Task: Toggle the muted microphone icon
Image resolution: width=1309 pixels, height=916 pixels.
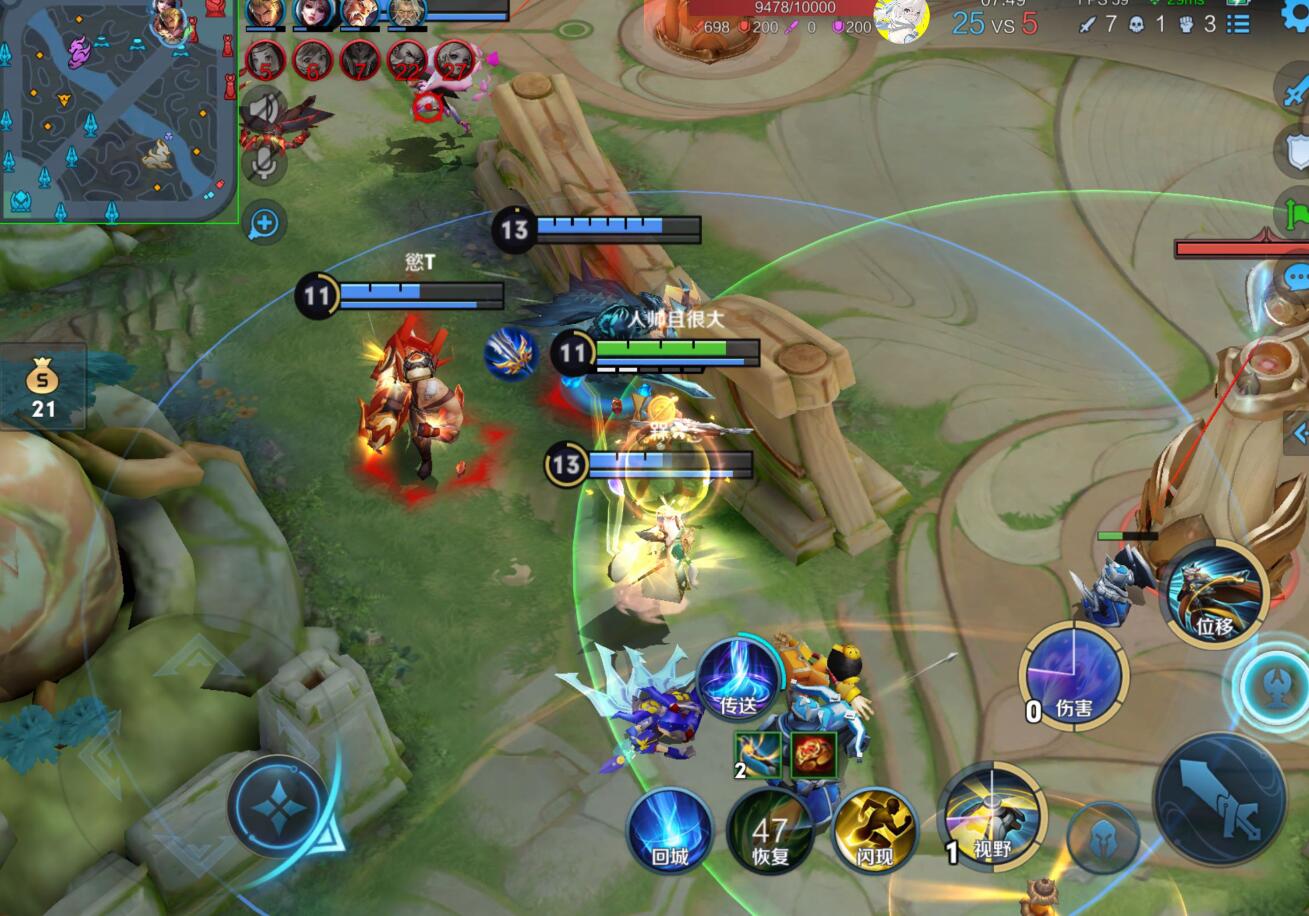Action: click(264, 163)
